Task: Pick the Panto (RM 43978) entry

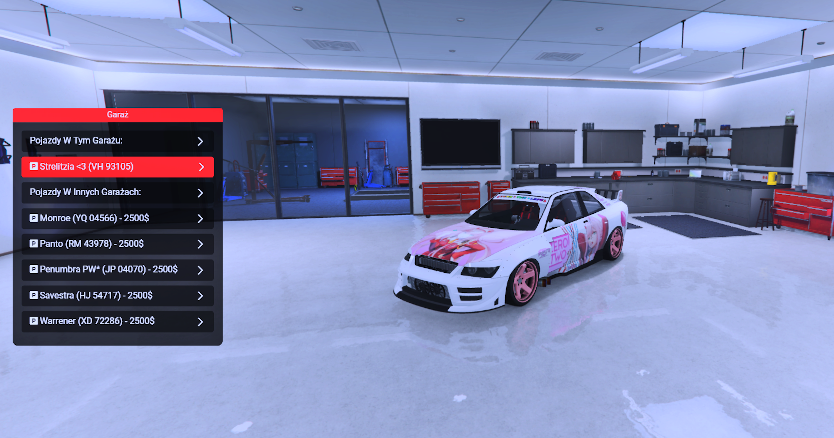Action: coord(117,244)
